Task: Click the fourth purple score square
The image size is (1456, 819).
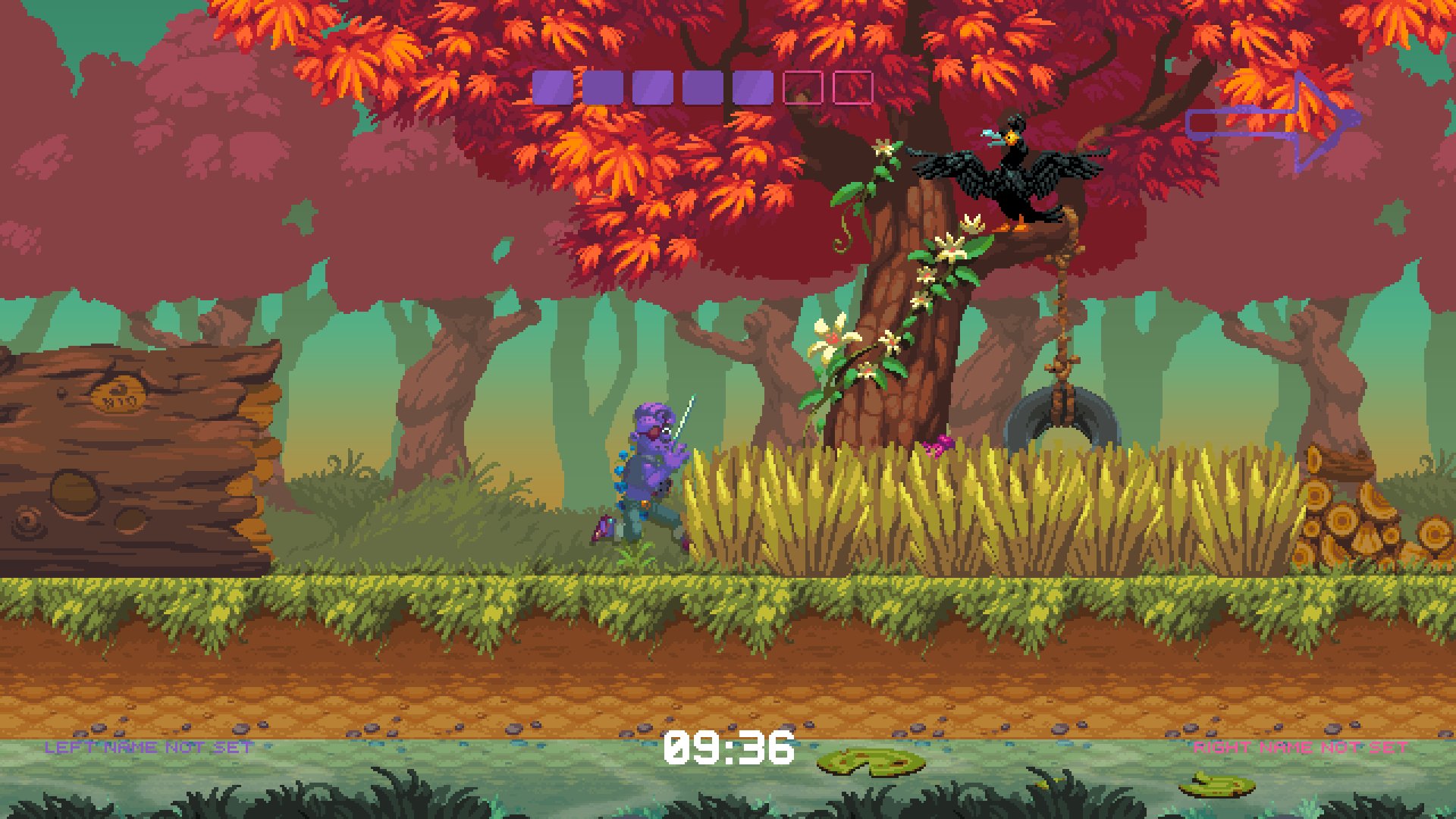Action: [x=703, y=86]
